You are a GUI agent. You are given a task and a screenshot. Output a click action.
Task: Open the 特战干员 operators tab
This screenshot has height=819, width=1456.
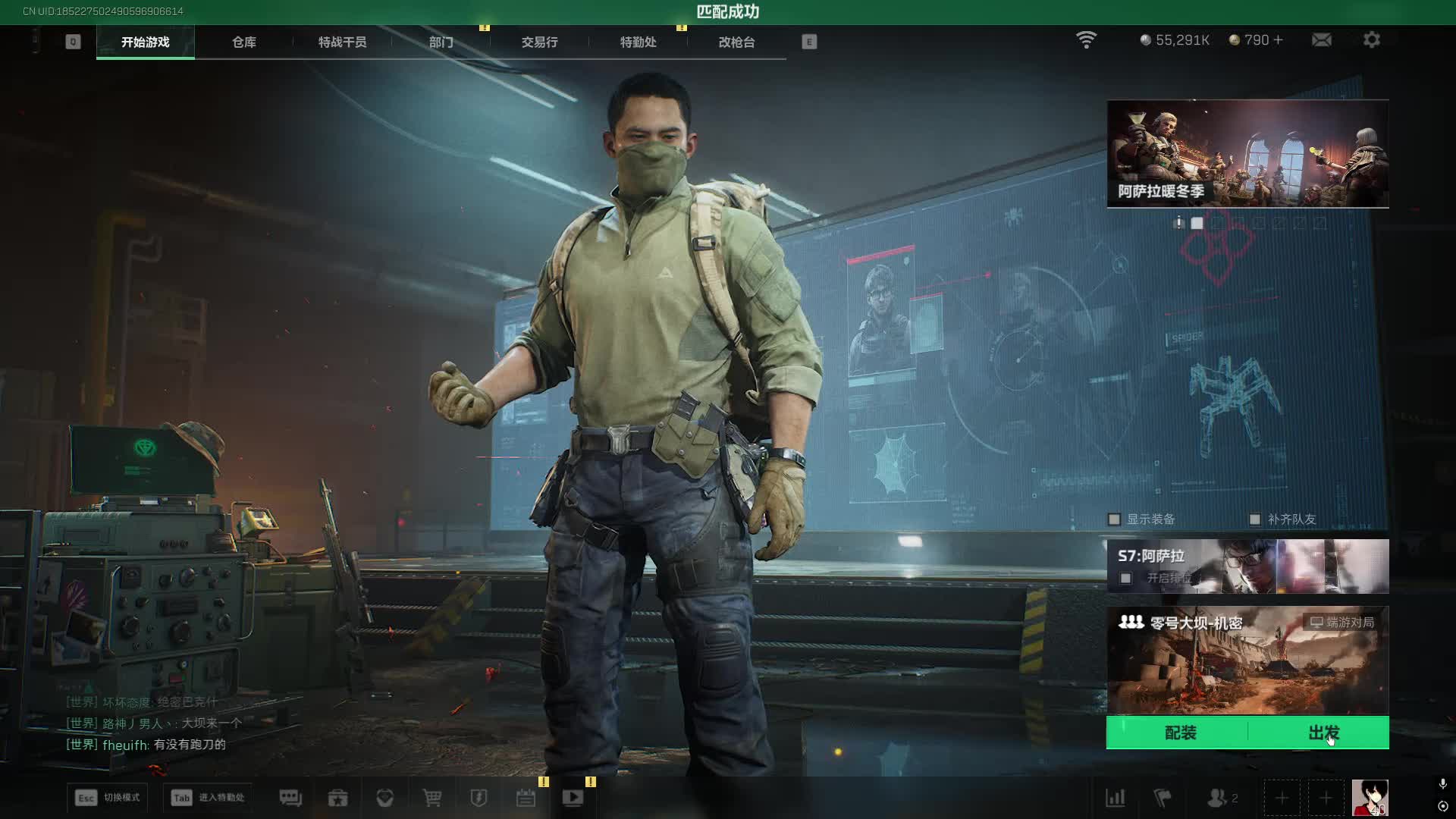342,42
